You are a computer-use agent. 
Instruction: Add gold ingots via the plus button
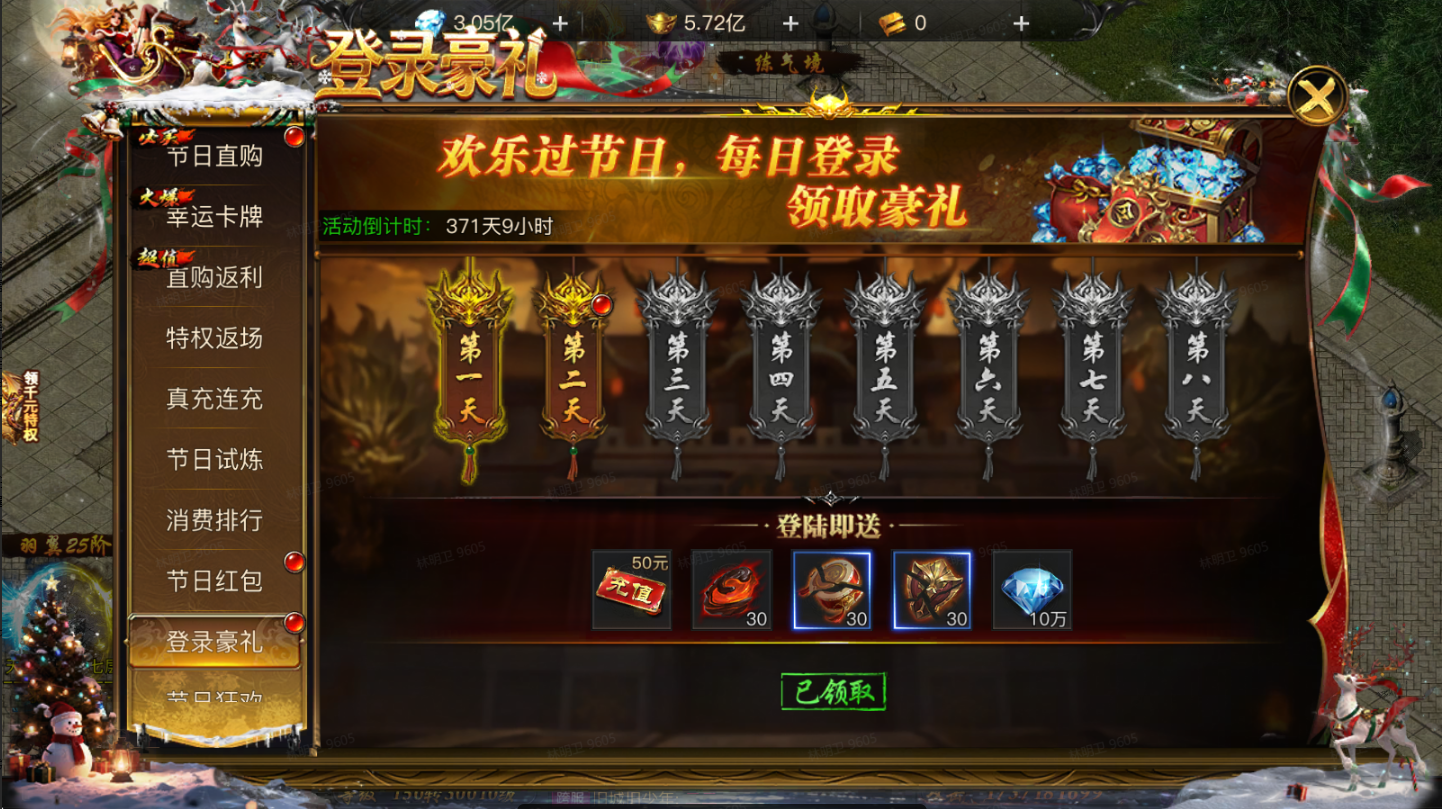pyautogui.click(x=790, y=23)
